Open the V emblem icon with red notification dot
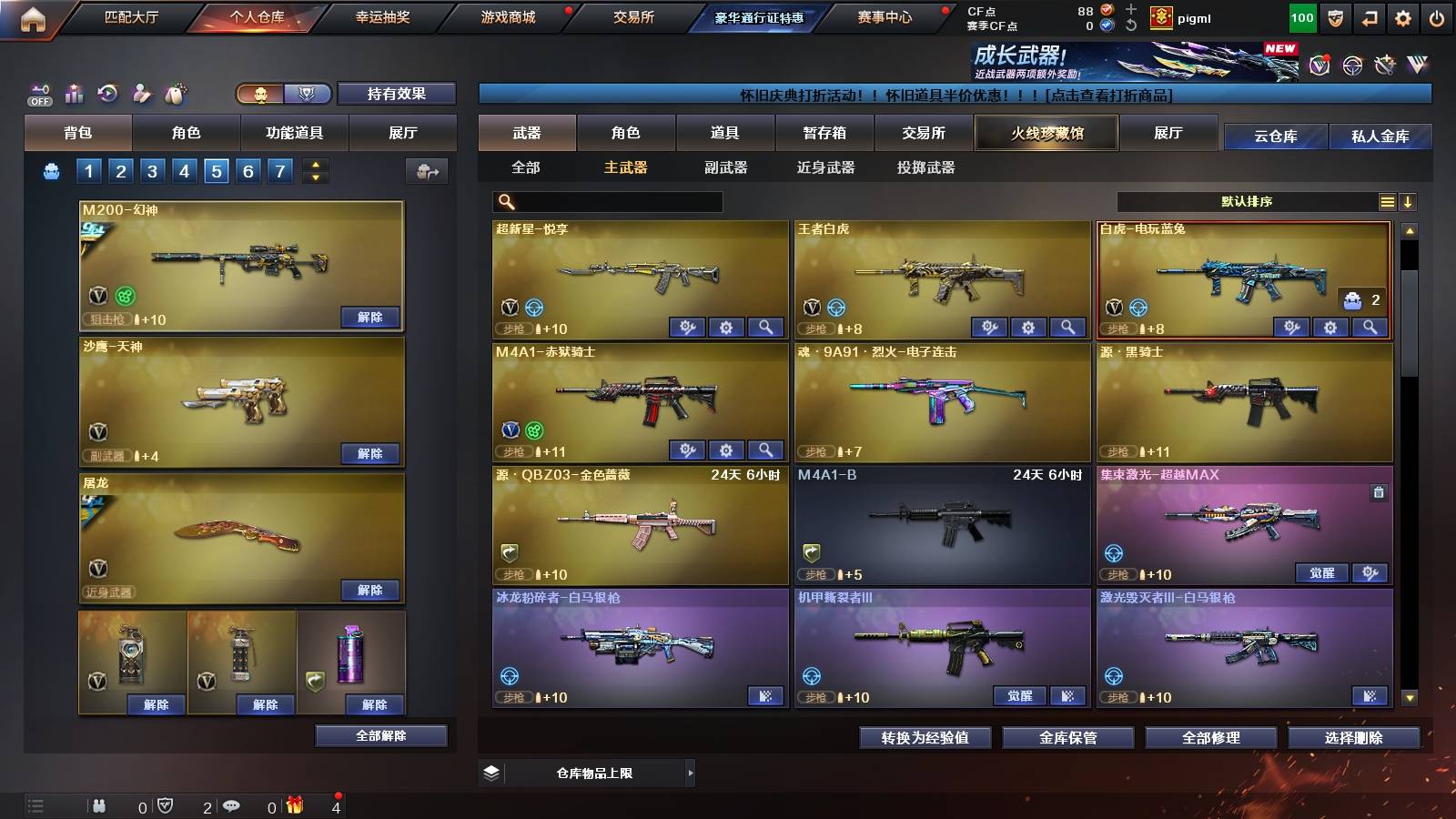The image size is (1456, 819). pyautogui.click(x=1319, y=64)
